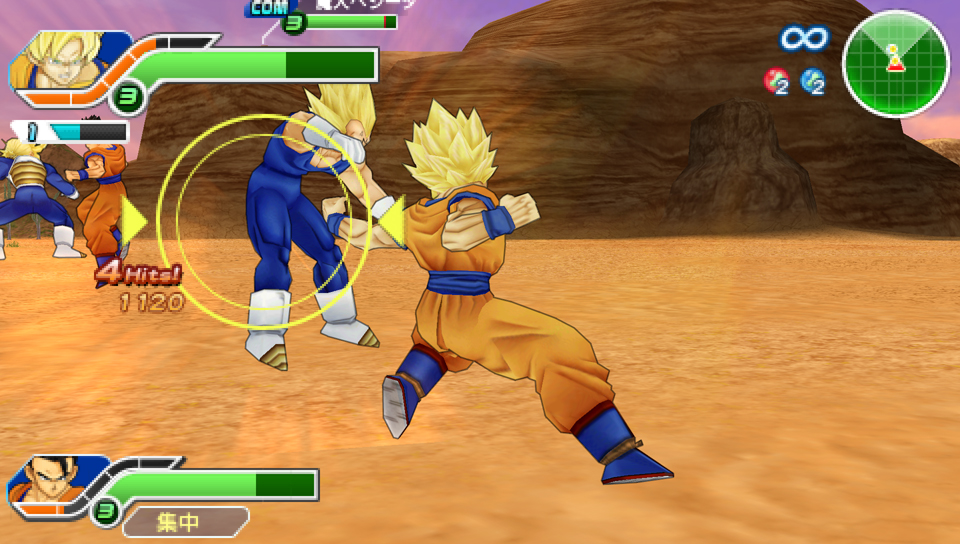The width and height of the screenshot is (960, 544).
Task: Select the red capsule item icon
Action: pos(776,81)
